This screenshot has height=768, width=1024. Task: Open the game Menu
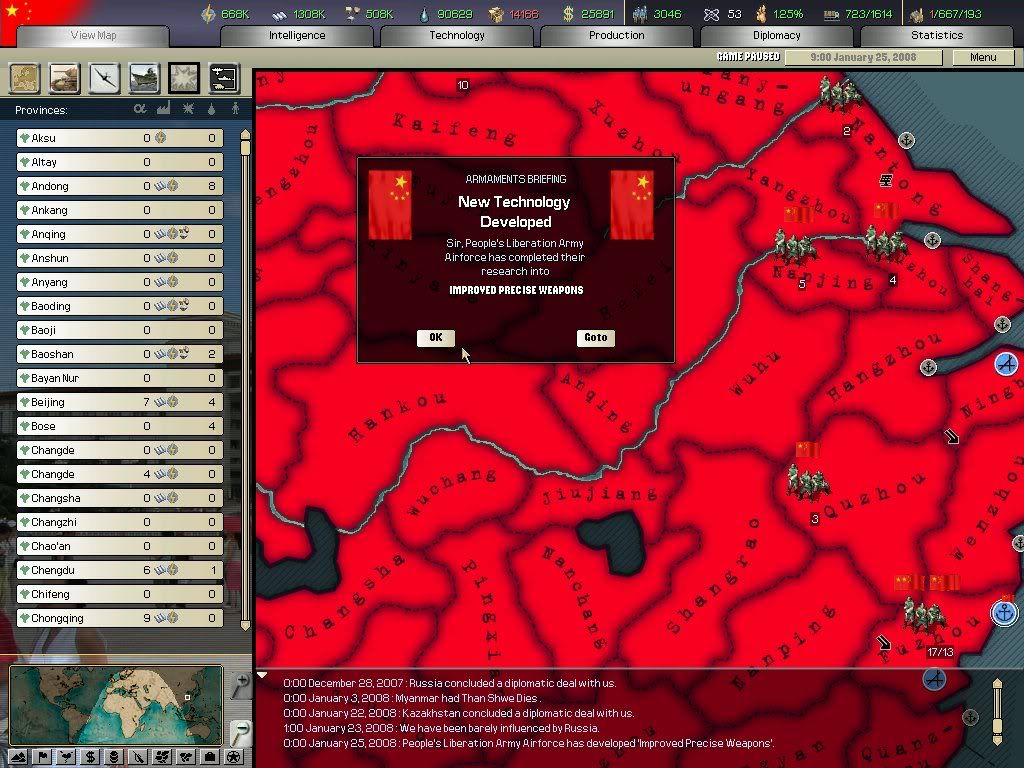tap(983, 57)
